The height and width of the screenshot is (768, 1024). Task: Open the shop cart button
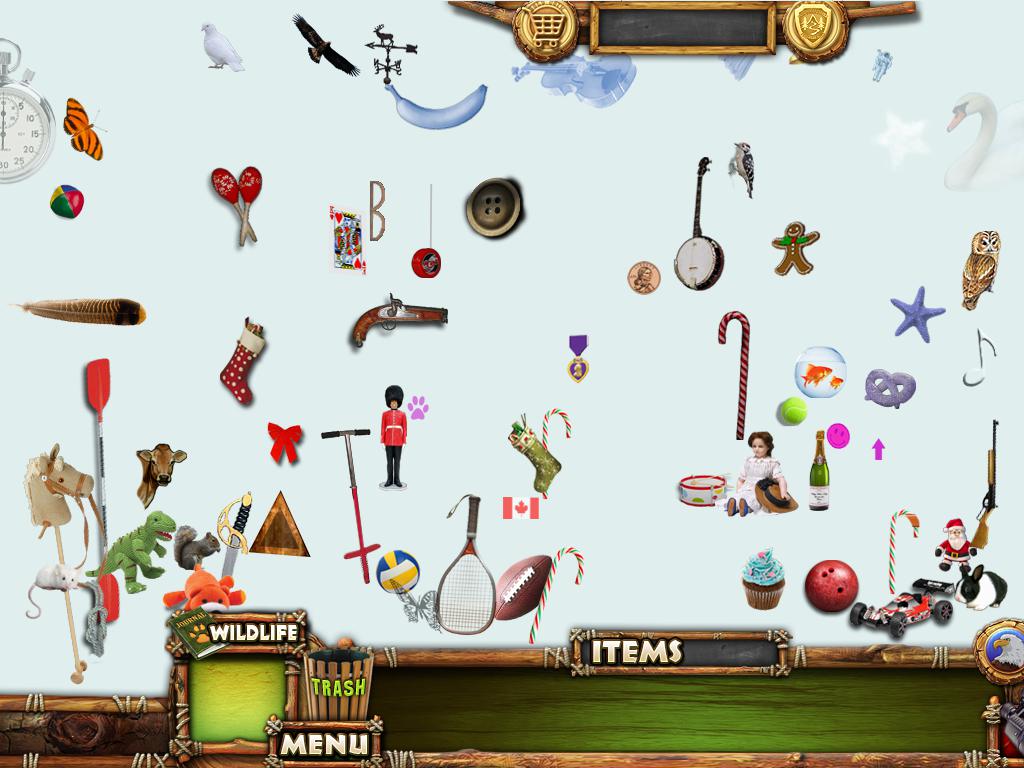pyautogui.click(x=545, y=27)
